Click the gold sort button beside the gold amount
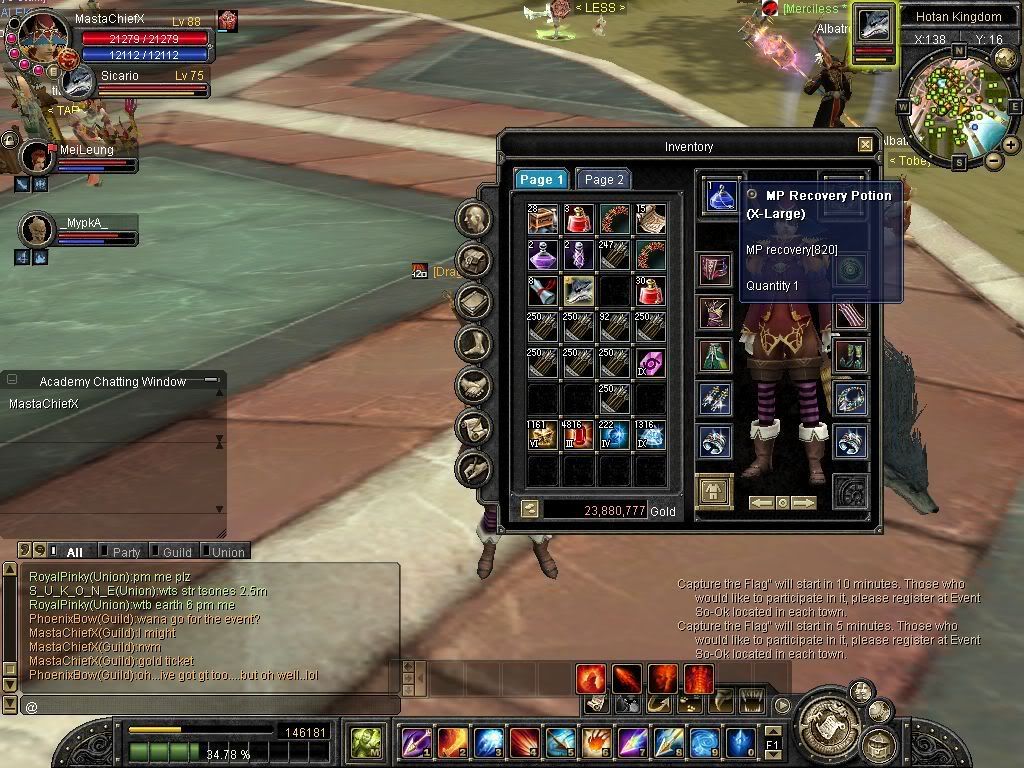 pos(530,509)
